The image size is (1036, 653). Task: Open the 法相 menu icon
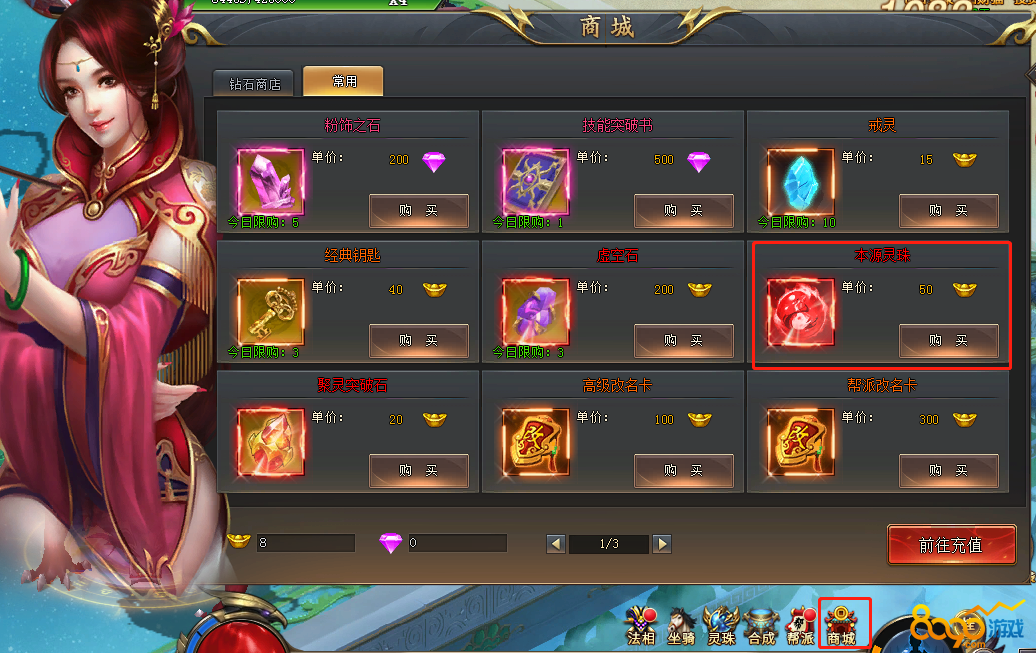[641, 626]
